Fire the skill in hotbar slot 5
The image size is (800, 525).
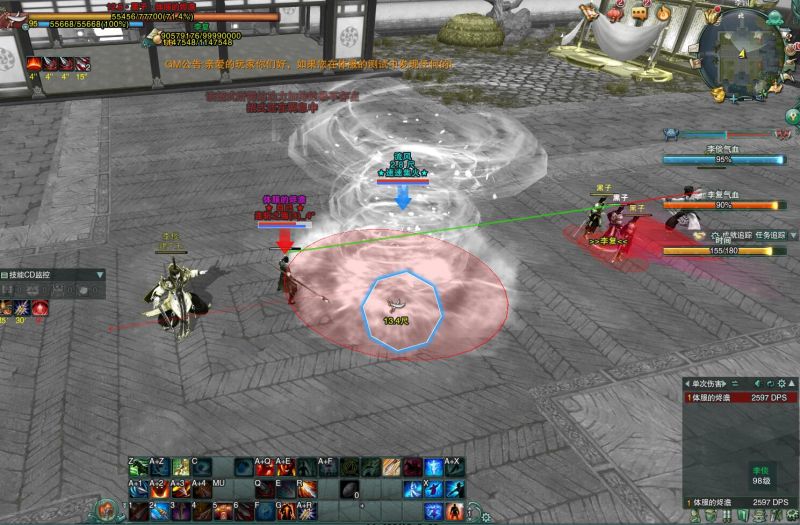(x=222, y=511)
